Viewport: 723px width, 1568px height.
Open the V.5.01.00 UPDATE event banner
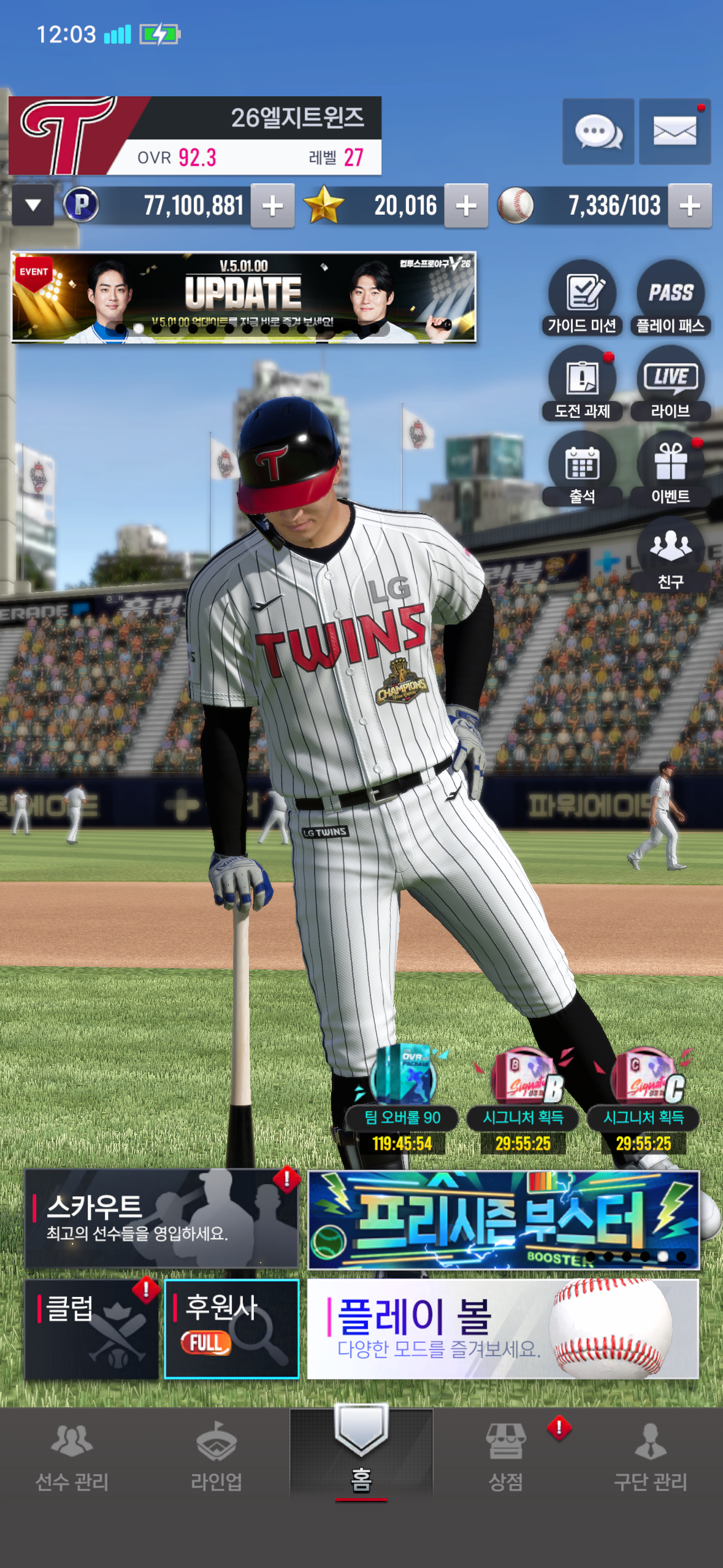(x=243, y=296)
